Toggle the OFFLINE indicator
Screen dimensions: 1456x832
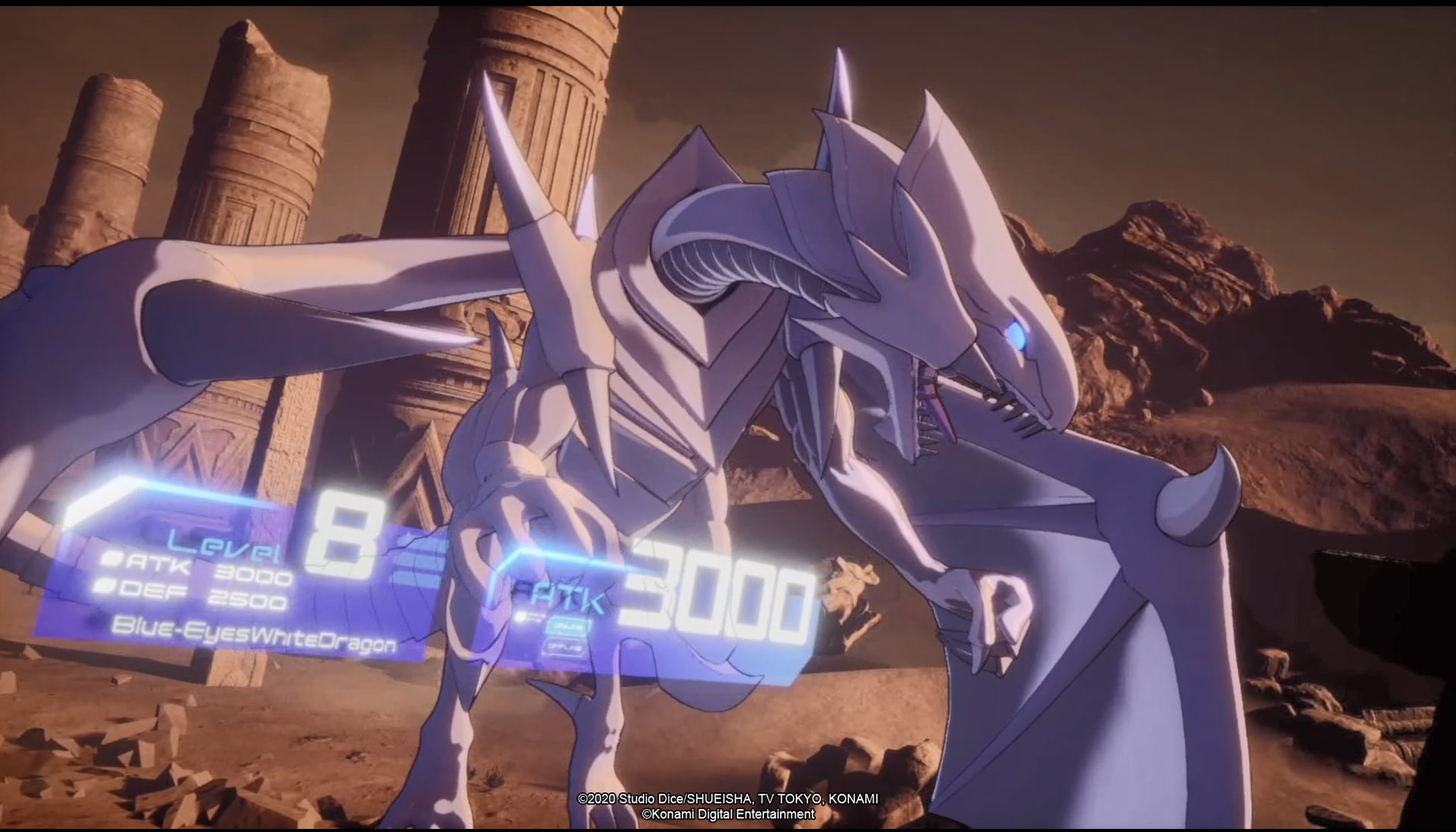(566, 647)
